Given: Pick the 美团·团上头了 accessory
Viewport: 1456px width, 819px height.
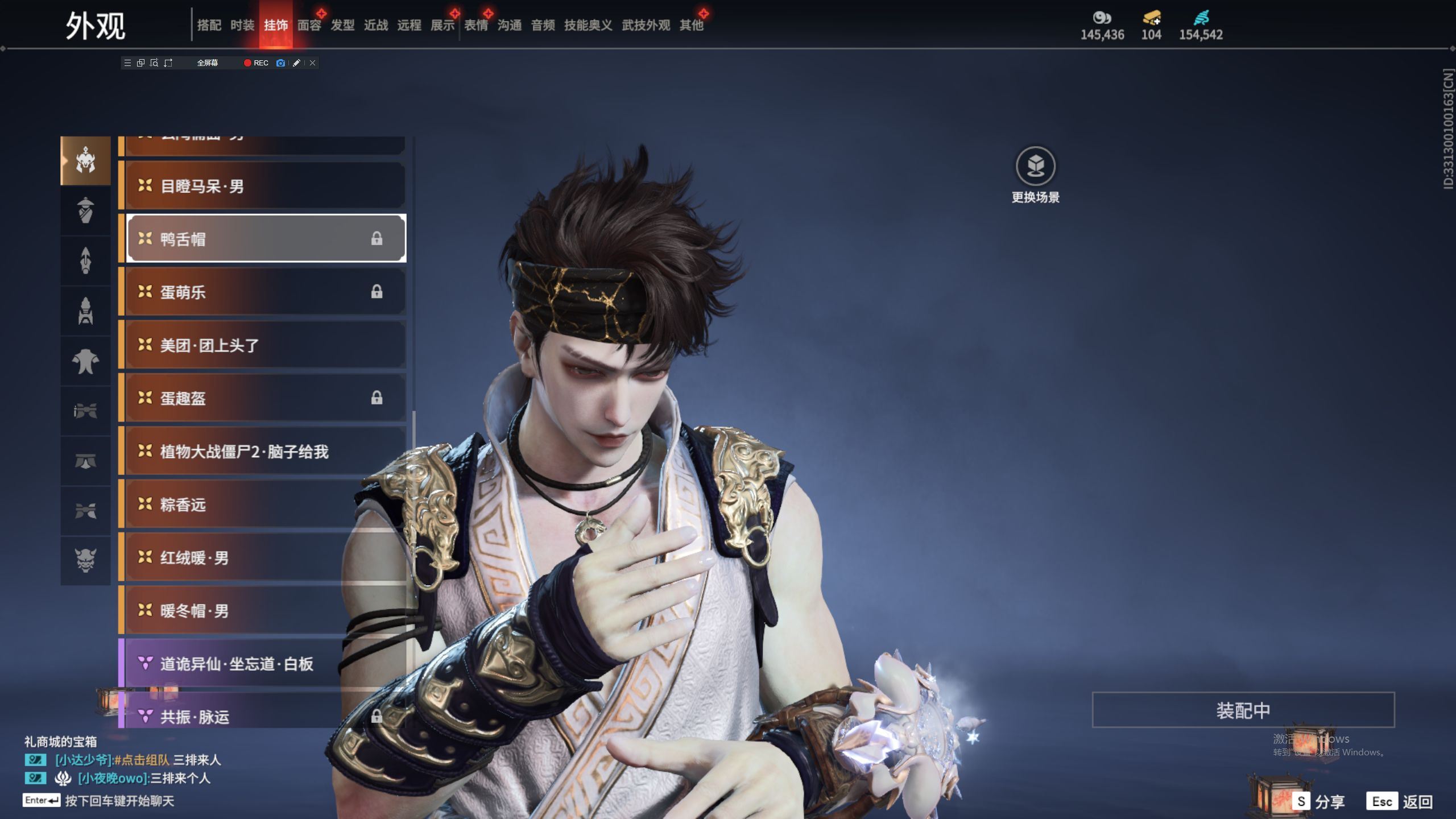Looking at the screenshot, I should pos(266,345).
